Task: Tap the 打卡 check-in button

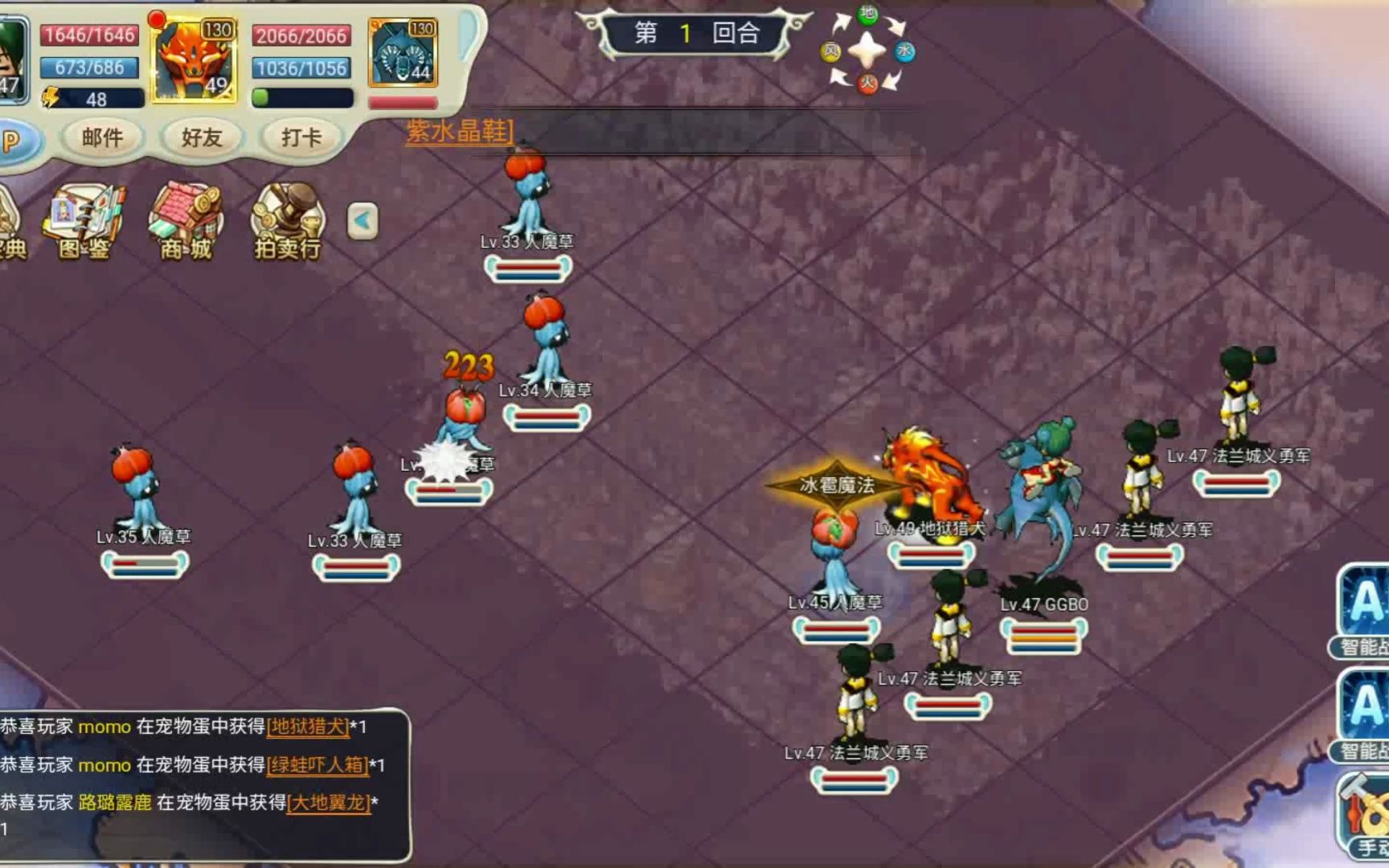Action: pyautogui.click(x=301, y=137)
